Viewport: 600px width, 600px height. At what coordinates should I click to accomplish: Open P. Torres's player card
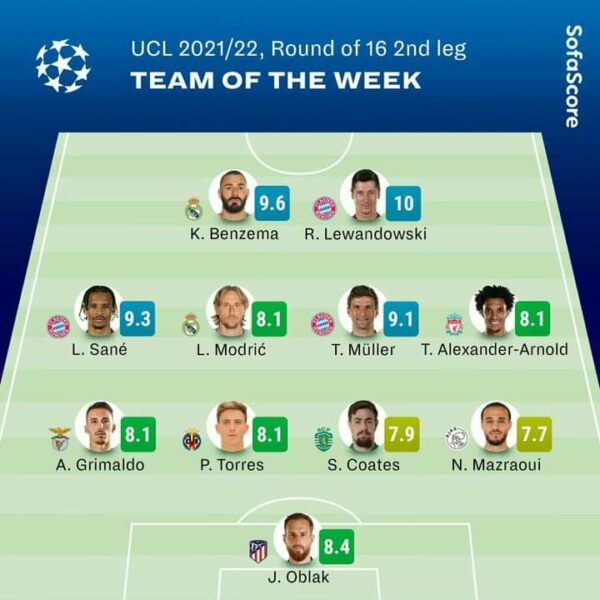tap(229, 427)
